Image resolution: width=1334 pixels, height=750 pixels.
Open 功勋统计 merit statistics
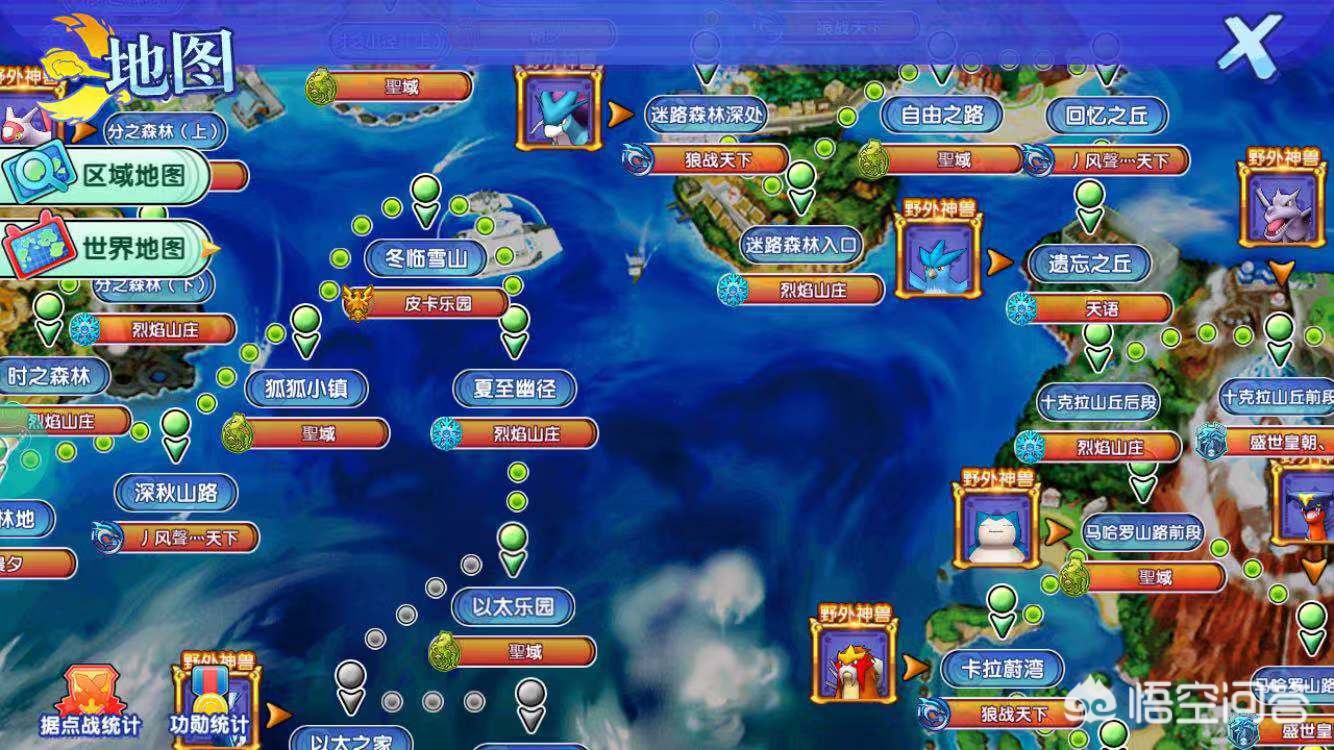(x=208, y=701)
